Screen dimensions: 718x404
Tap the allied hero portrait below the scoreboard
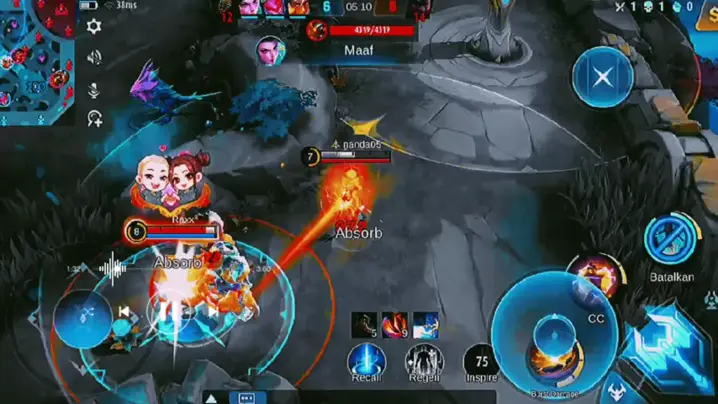pos(268,48)
